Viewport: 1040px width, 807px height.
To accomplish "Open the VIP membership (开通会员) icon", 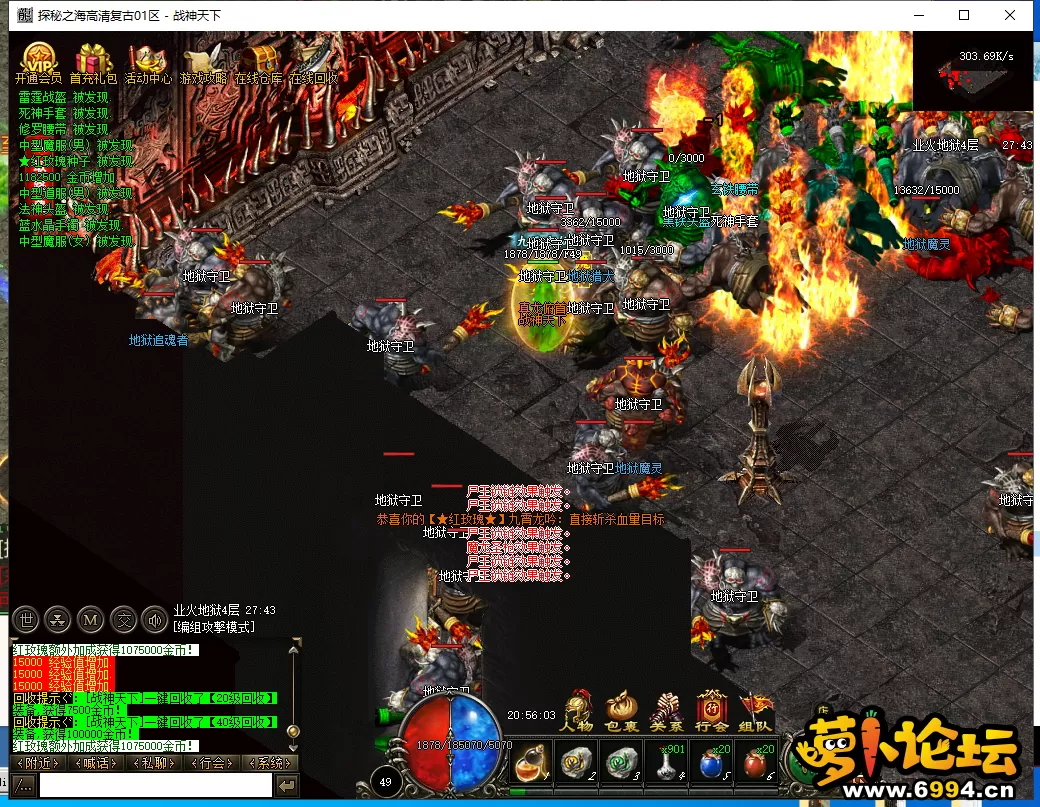I will tap(38, 60).
